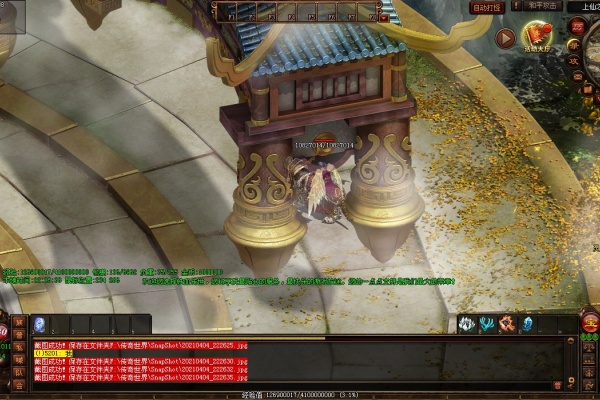
Task: Click the 攻 round button by the minimap
Action: tap(575, 59)
